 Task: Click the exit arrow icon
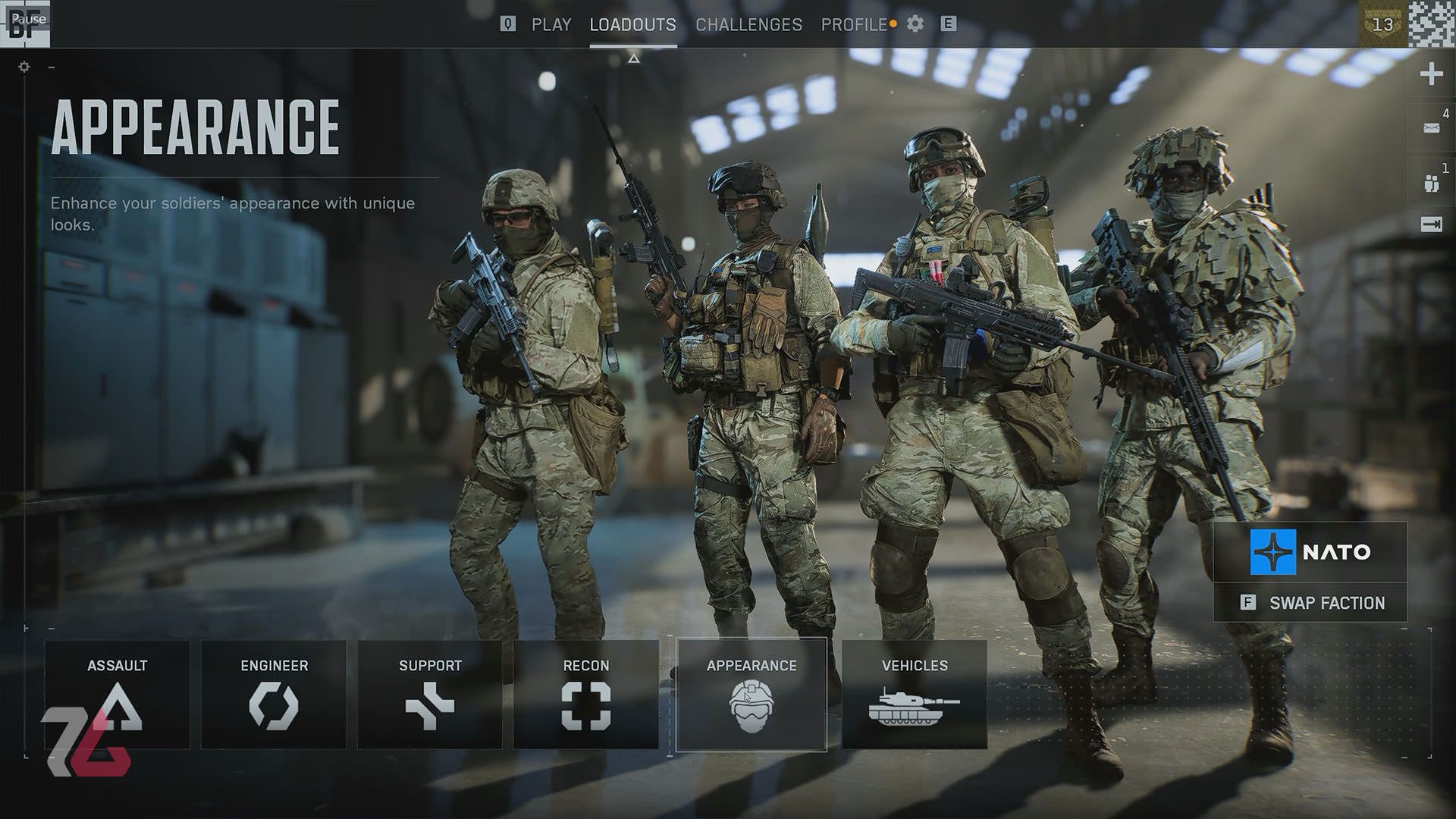[1431, 224]
